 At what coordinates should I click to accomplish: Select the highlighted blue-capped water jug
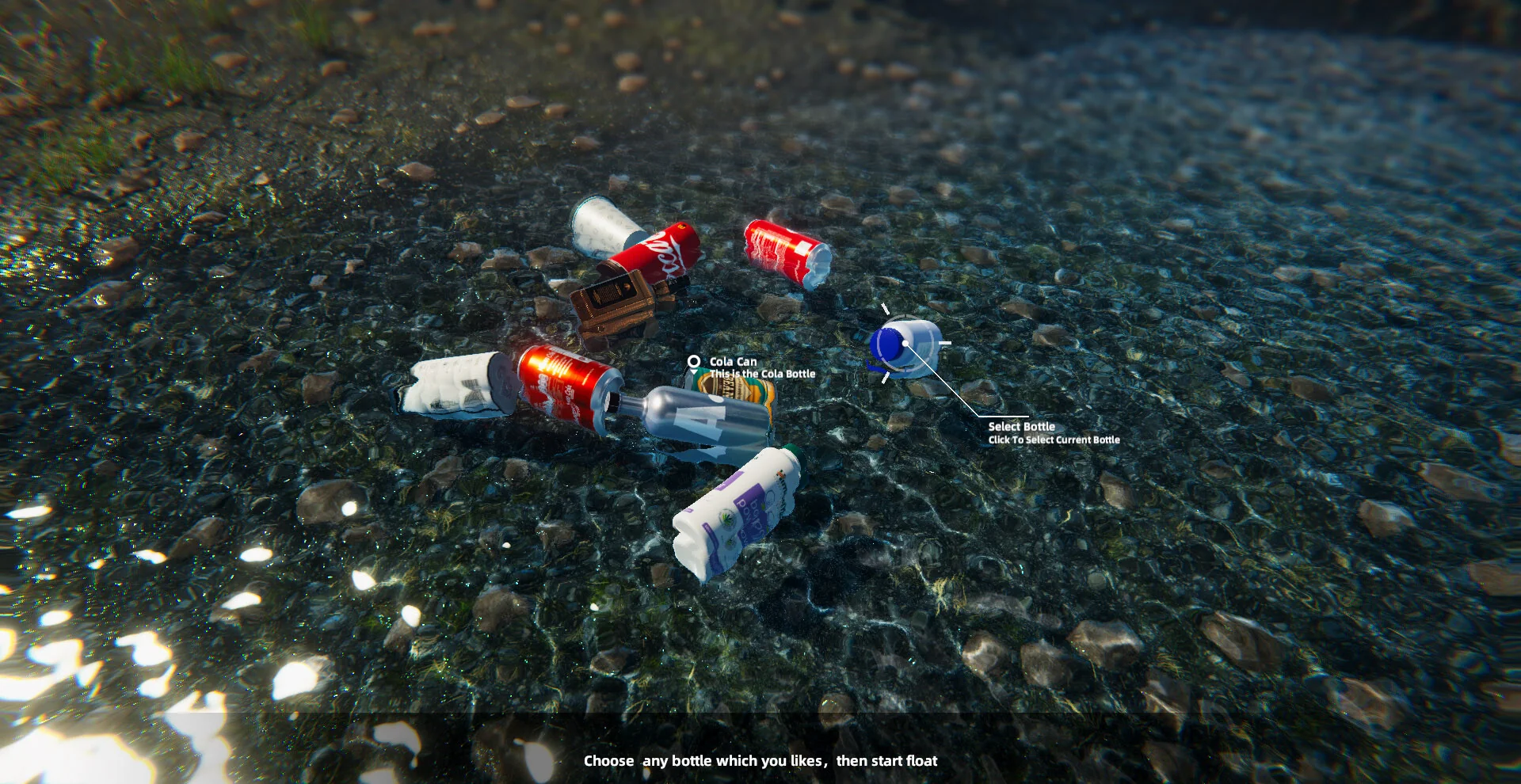[x=905, y=346]
